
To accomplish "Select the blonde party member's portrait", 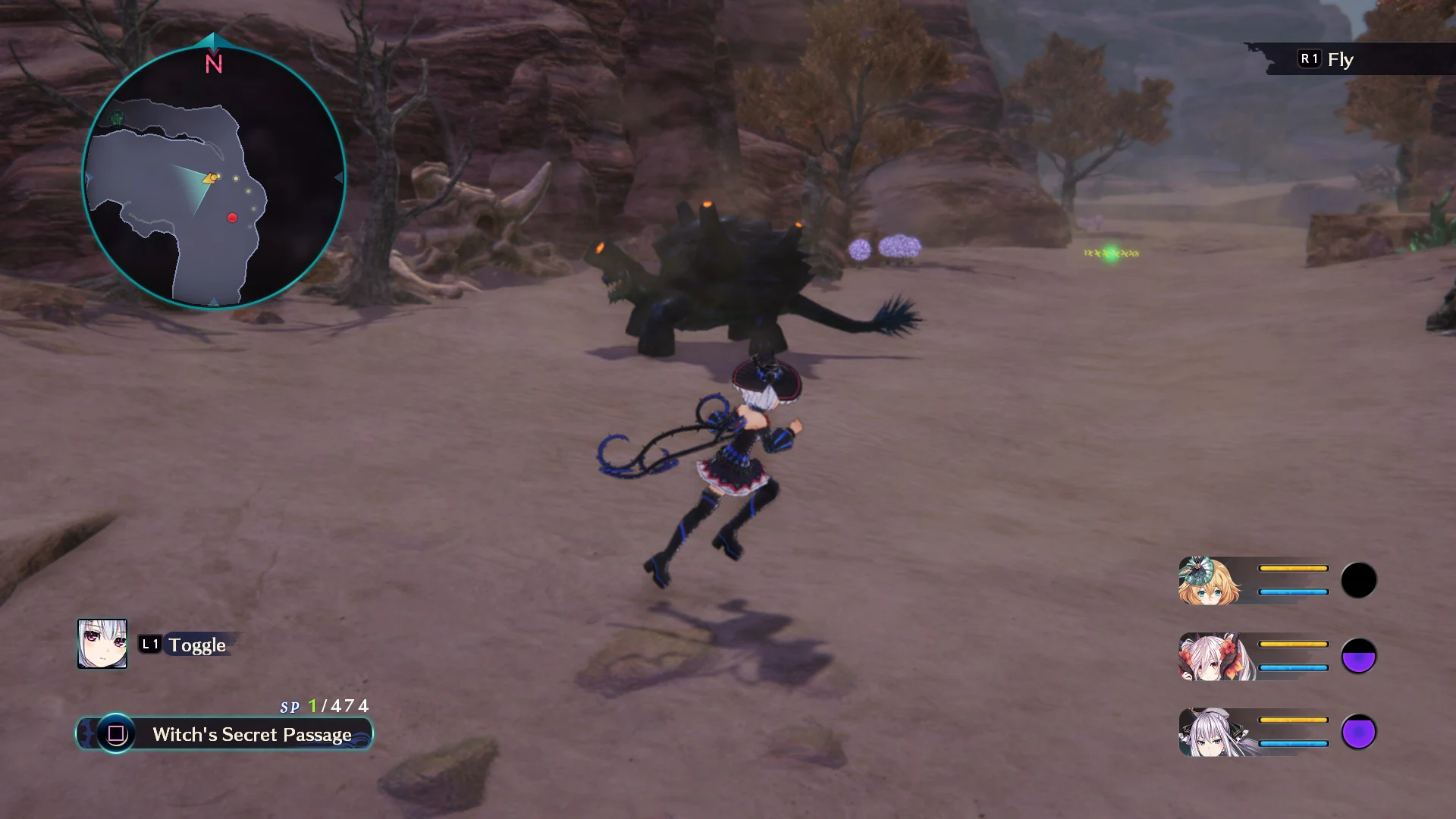I will pos(1208,580).
